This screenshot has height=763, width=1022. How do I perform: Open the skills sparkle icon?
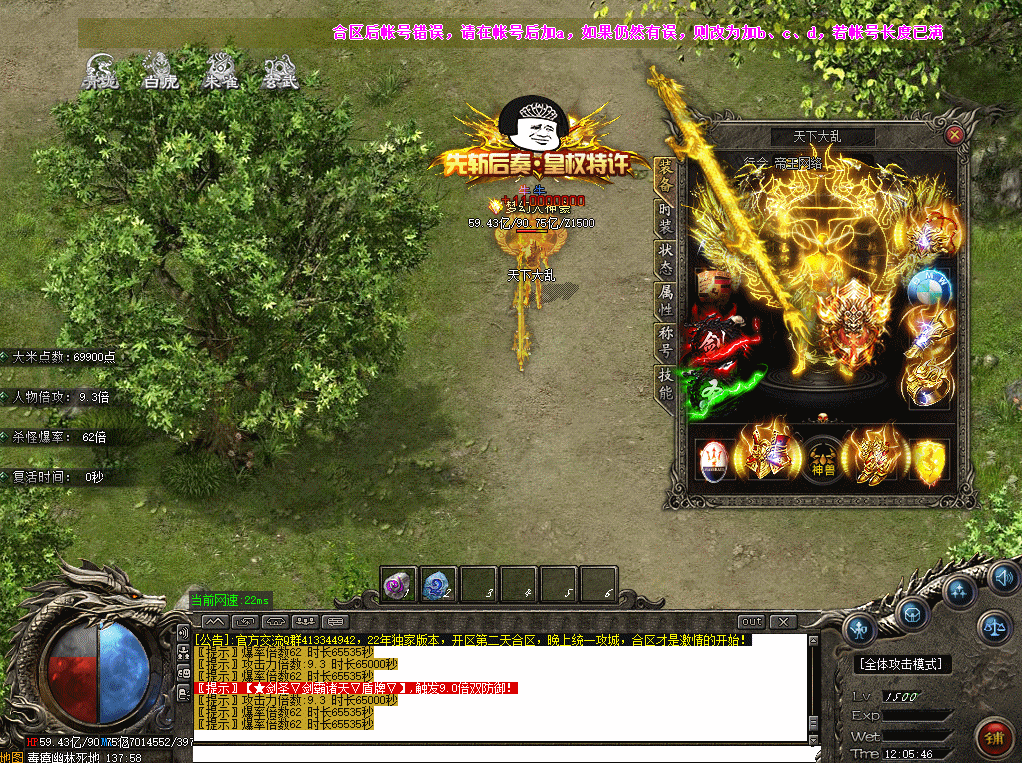click(961, 590)
